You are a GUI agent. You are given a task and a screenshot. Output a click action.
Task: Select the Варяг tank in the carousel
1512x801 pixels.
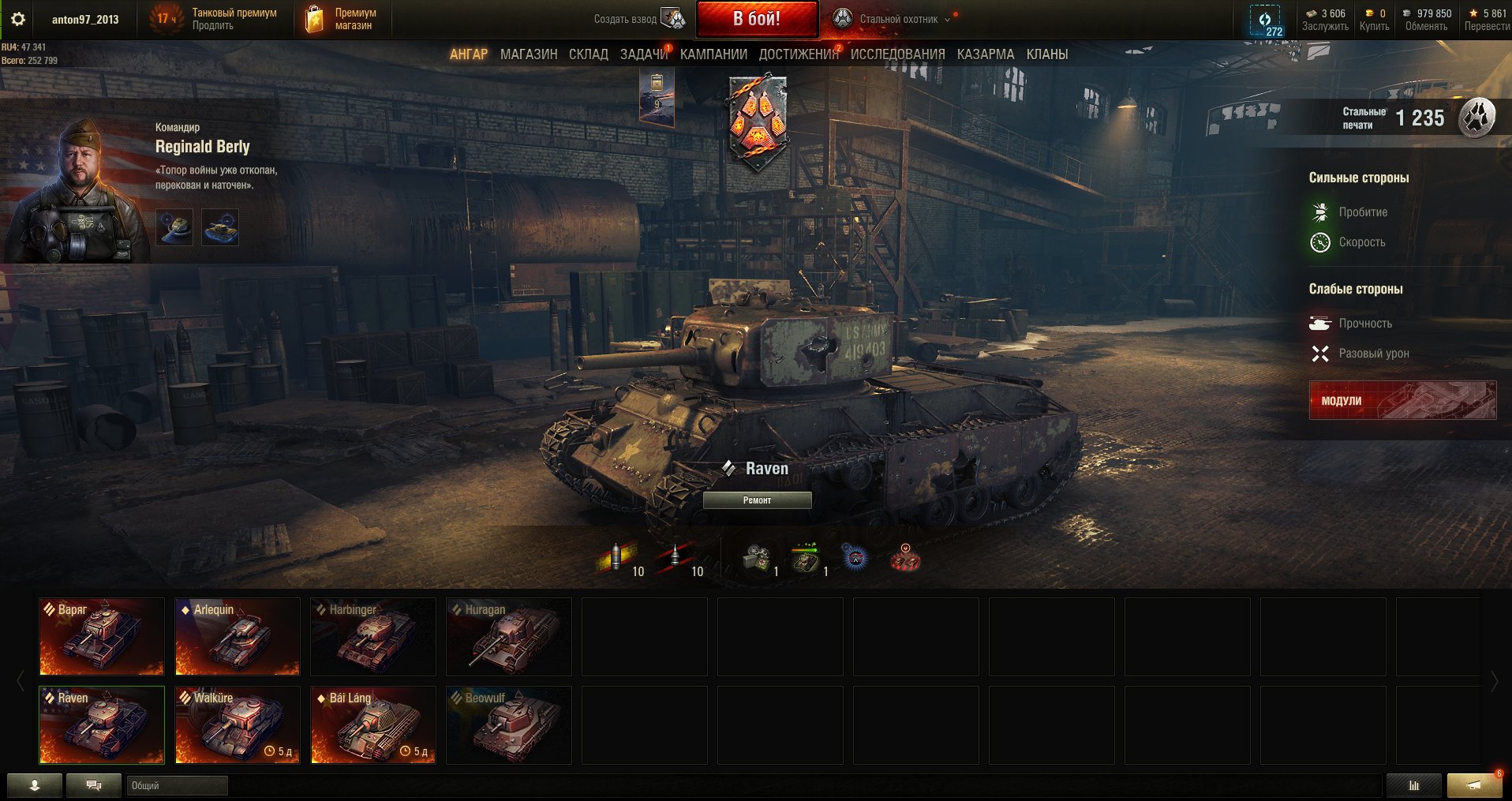point(102,636)
